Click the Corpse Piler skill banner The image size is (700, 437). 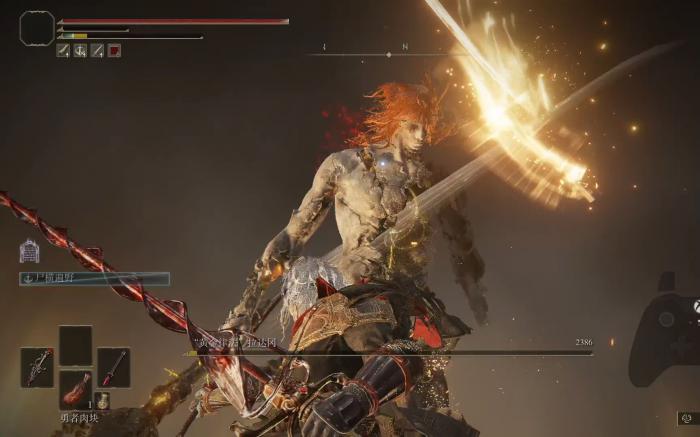click(94, 279)
